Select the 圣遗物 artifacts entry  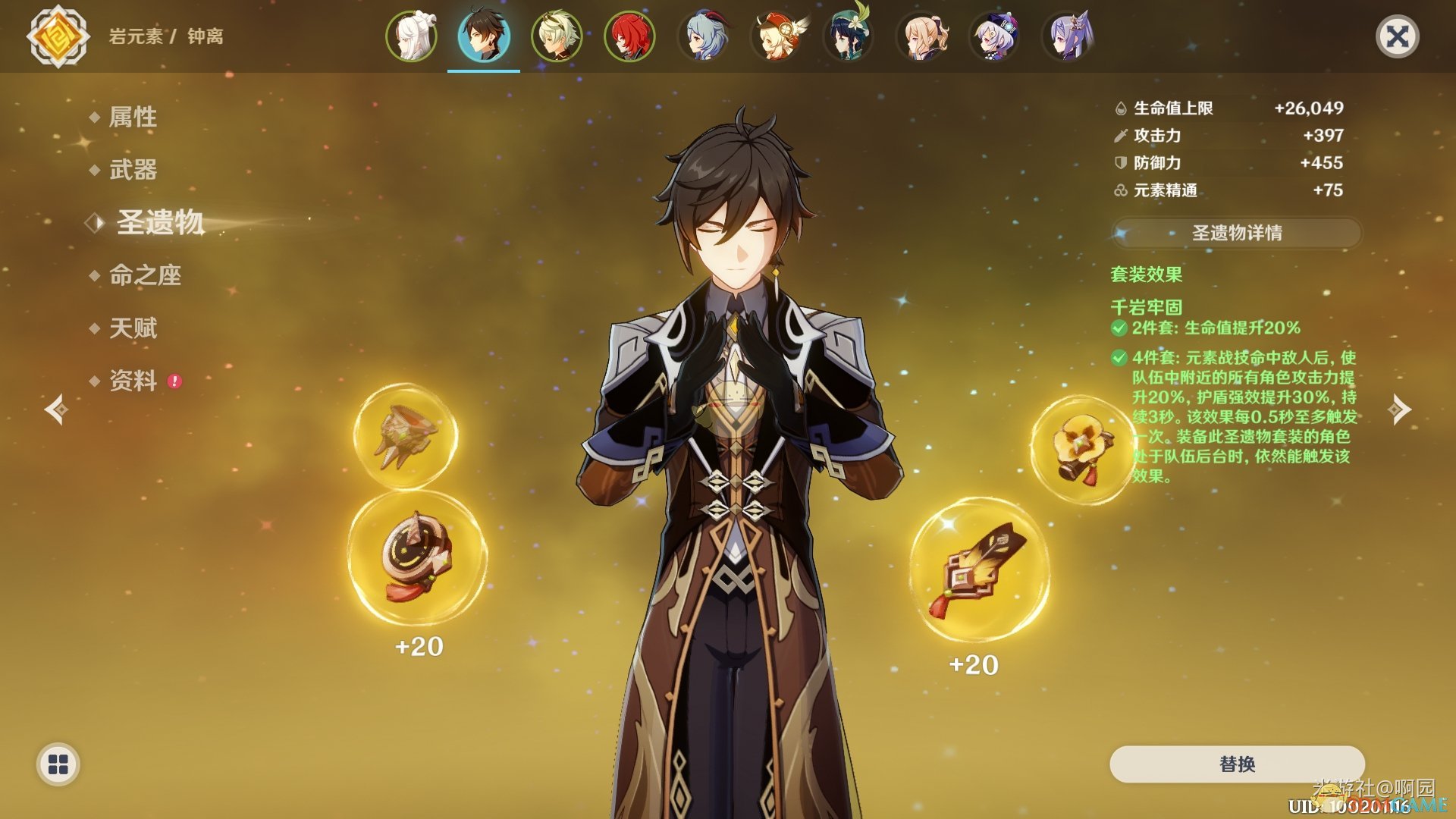tap(160, 222)
